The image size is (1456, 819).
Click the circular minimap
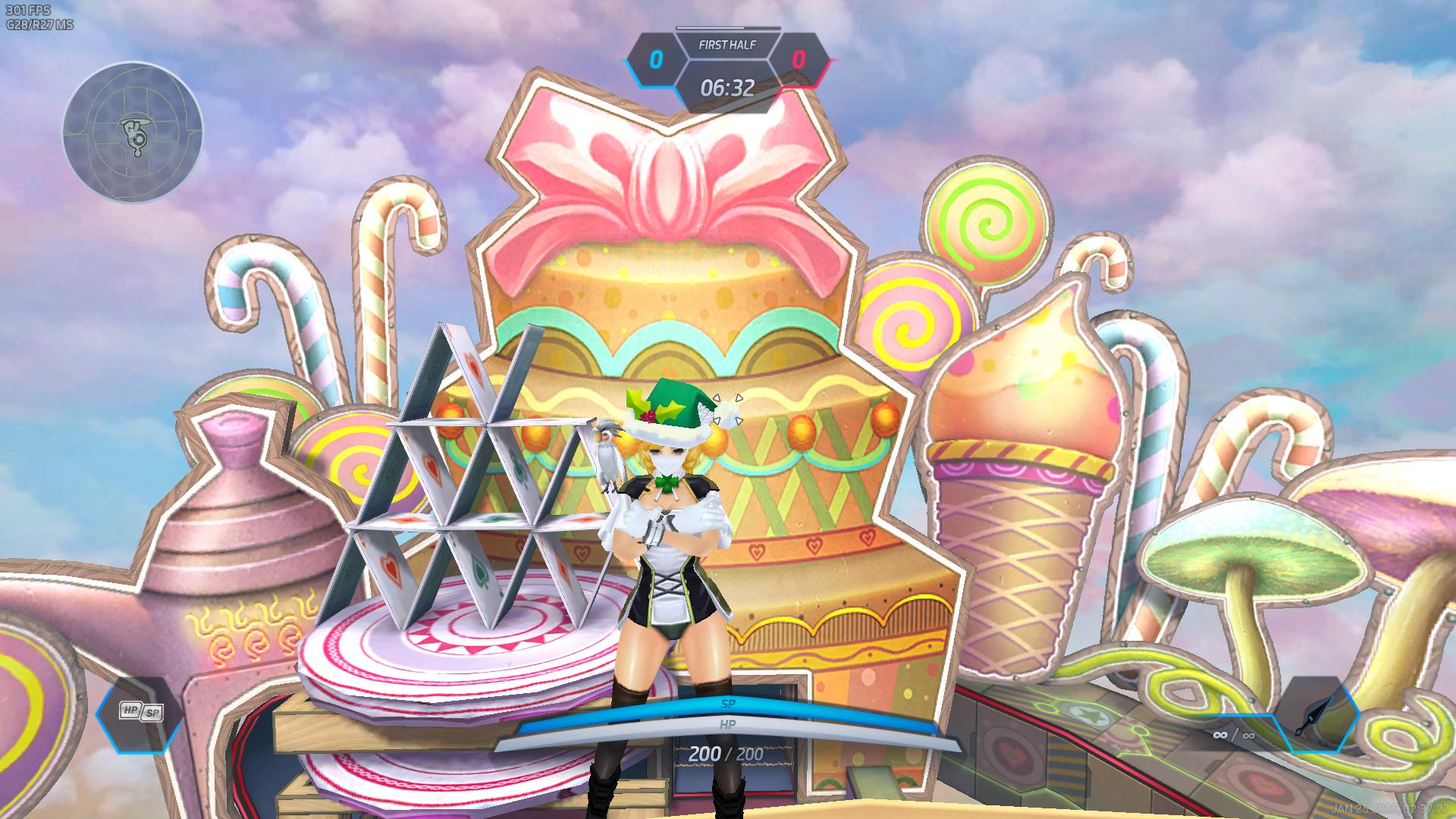[x=133, y=132]
